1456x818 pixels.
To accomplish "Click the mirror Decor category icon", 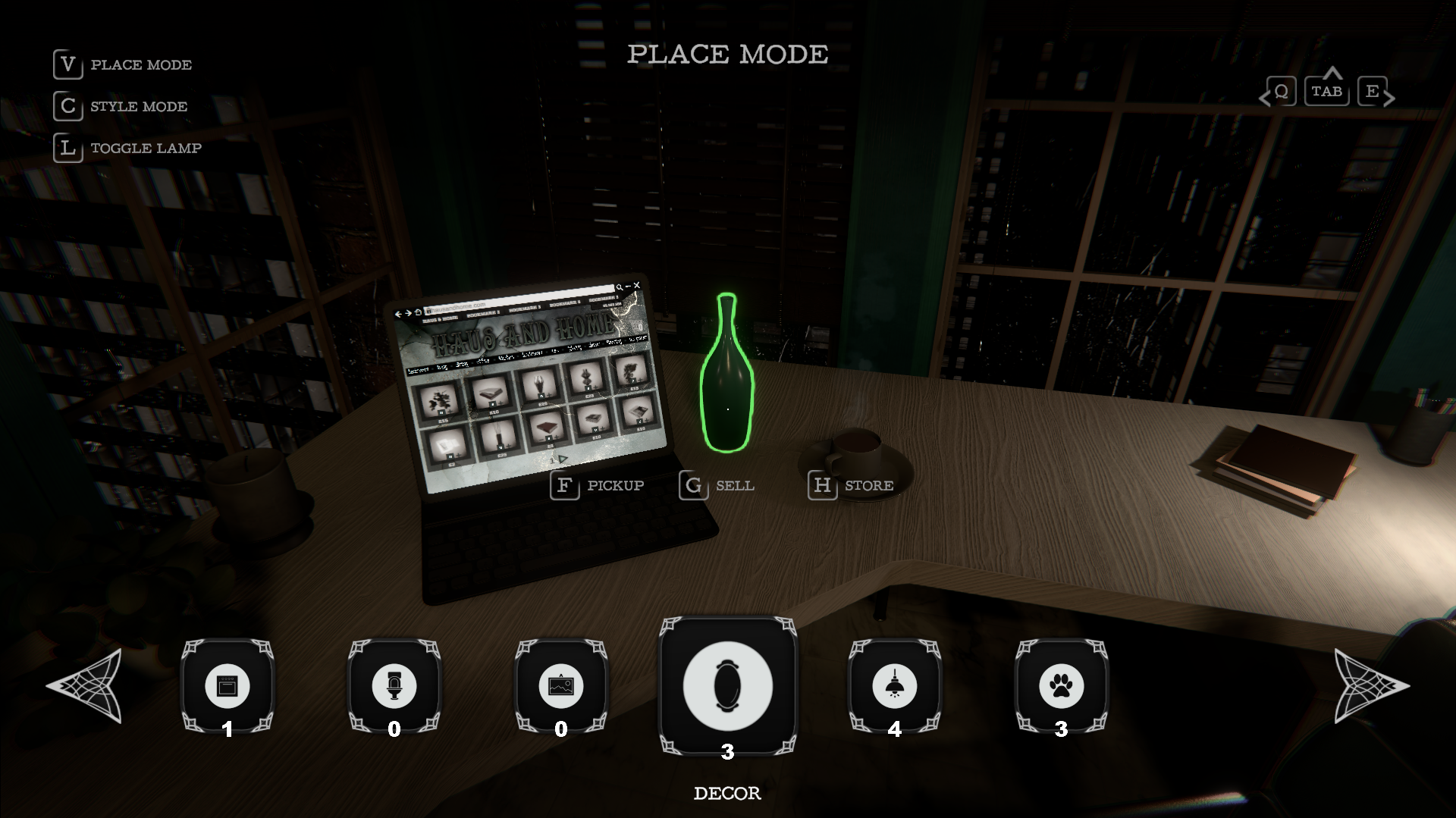I will tap(728, 685).
